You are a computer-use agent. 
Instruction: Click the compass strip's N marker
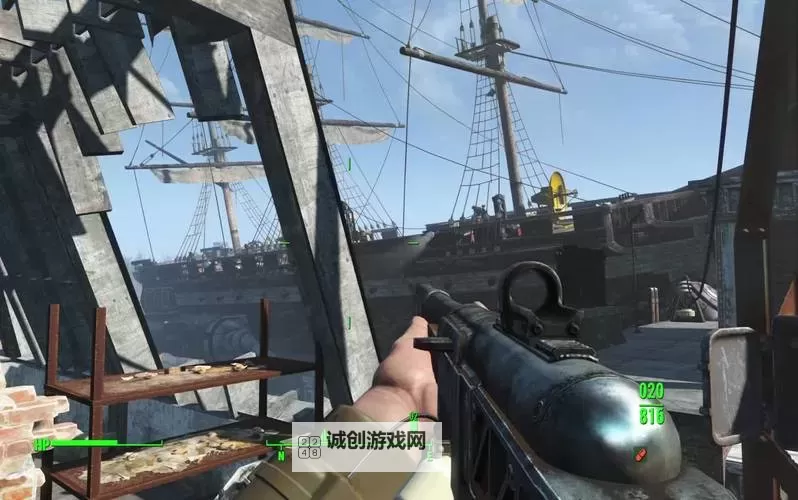pyautogui.click(x=282, y=456)
